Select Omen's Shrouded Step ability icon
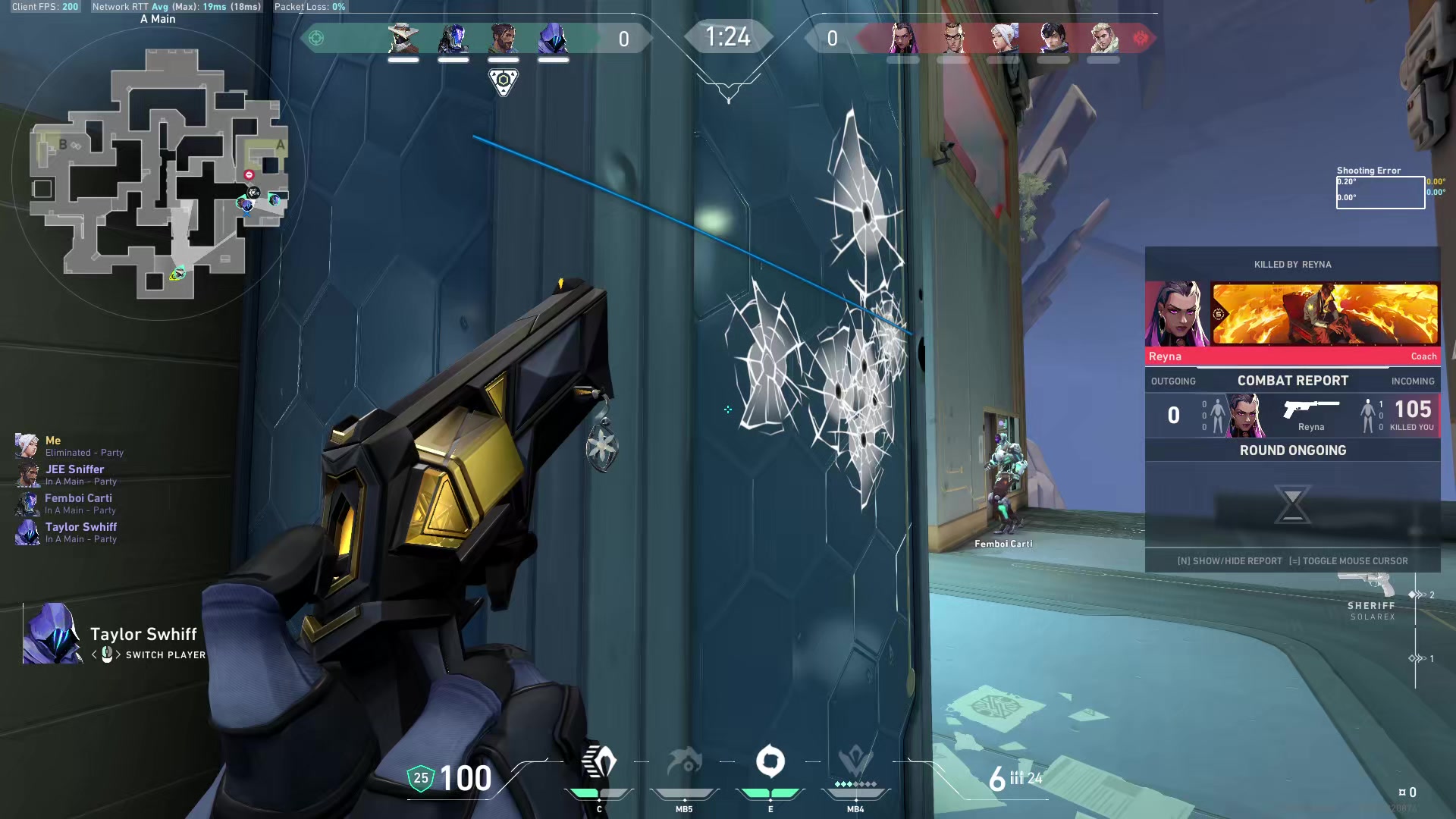 599,763
